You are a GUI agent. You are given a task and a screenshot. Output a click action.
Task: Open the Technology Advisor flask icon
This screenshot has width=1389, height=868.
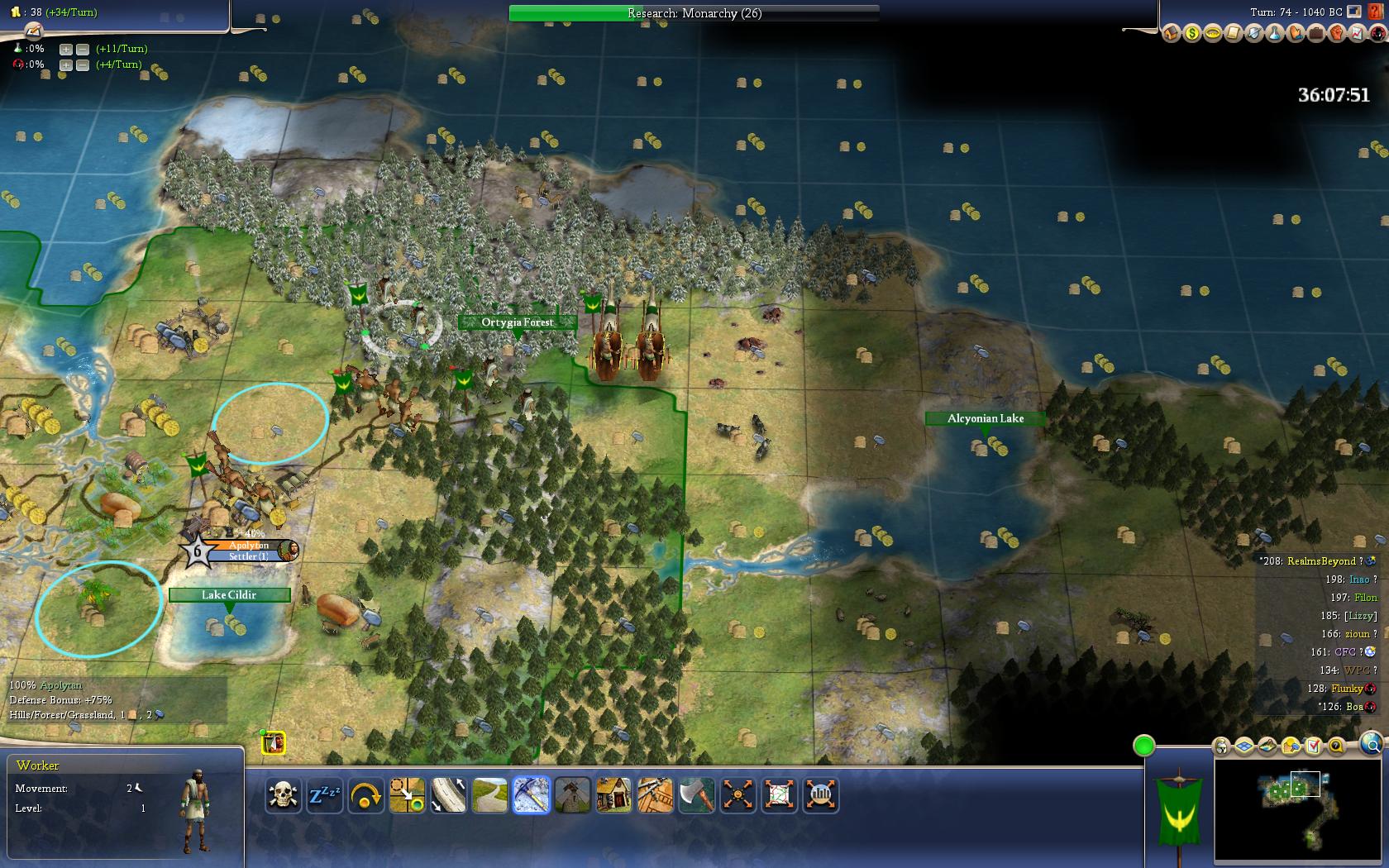tap(1274, 34)
